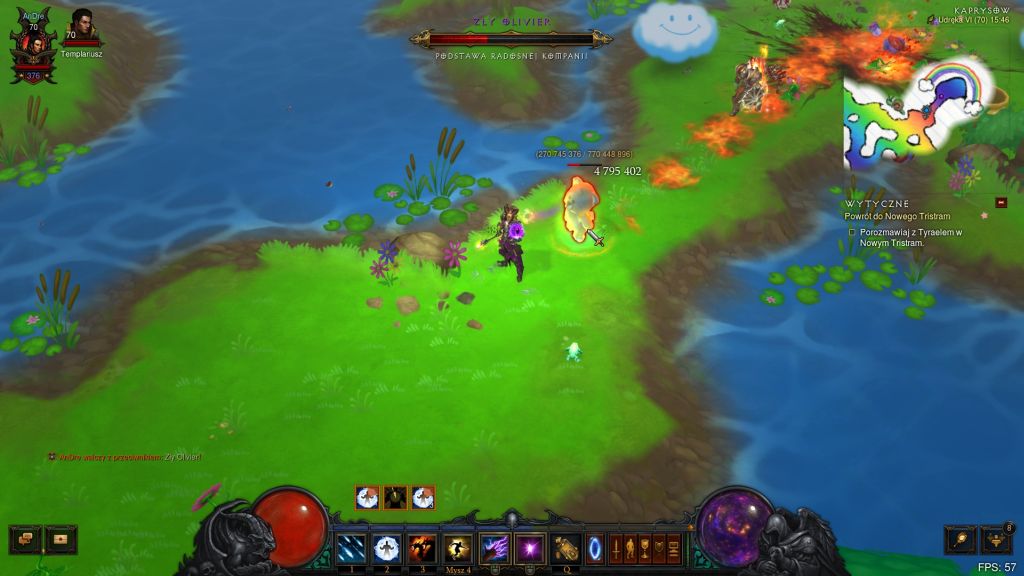
Task: Use the glowing white figure skill
Action: pos(387,548)
